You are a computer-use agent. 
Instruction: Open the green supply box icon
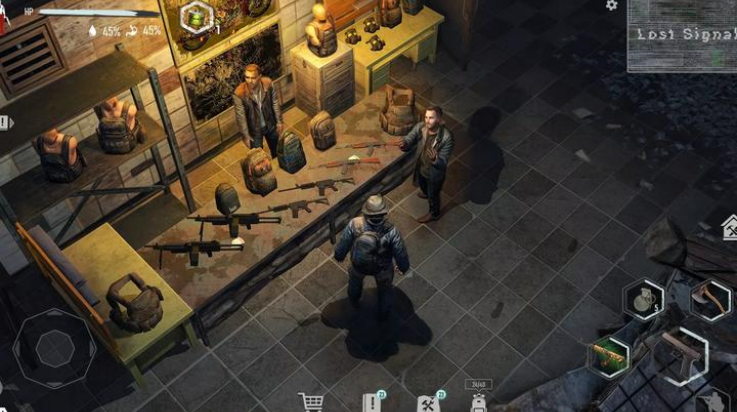coord(196,16)
